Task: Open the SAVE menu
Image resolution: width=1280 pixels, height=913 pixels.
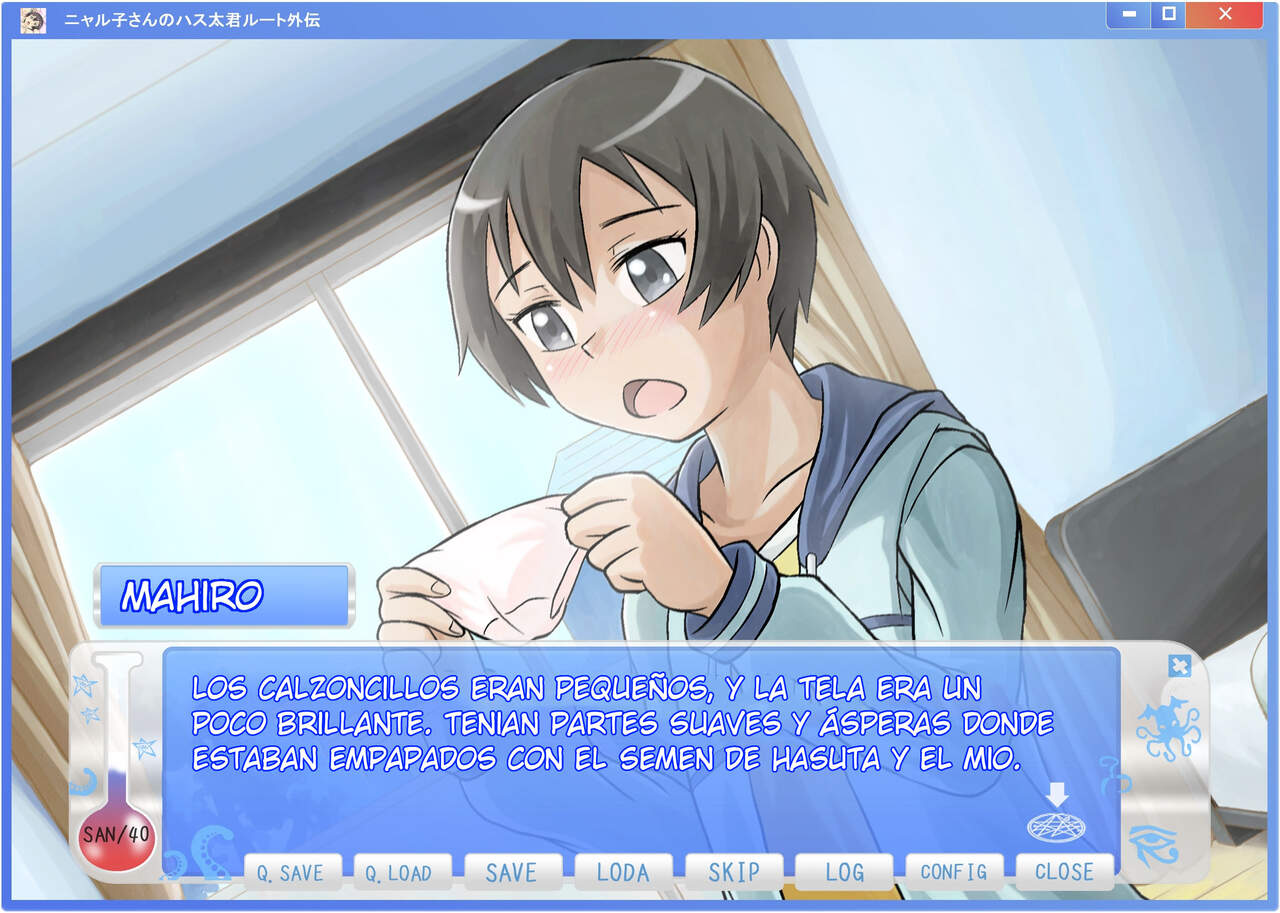Action: click(x=512, y=872)
